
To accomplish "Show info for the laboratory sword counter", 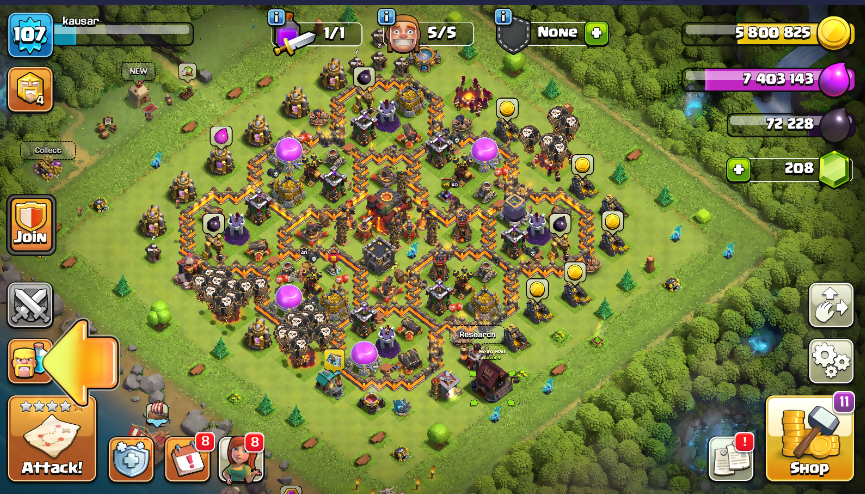I will click(277, 17).
